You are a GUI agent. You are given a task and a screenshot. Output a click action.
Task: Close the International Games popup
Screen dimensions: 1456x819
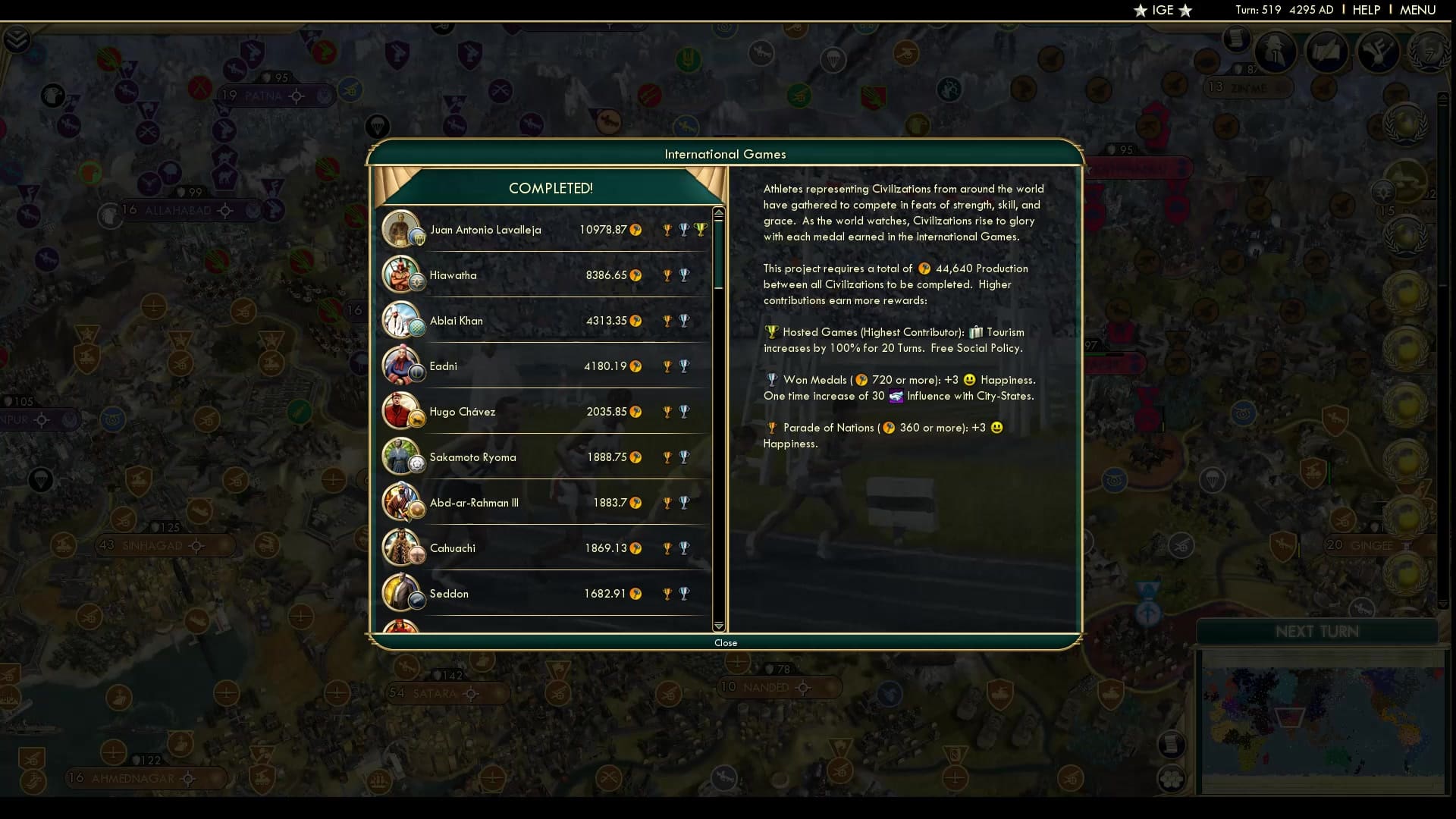726,642
